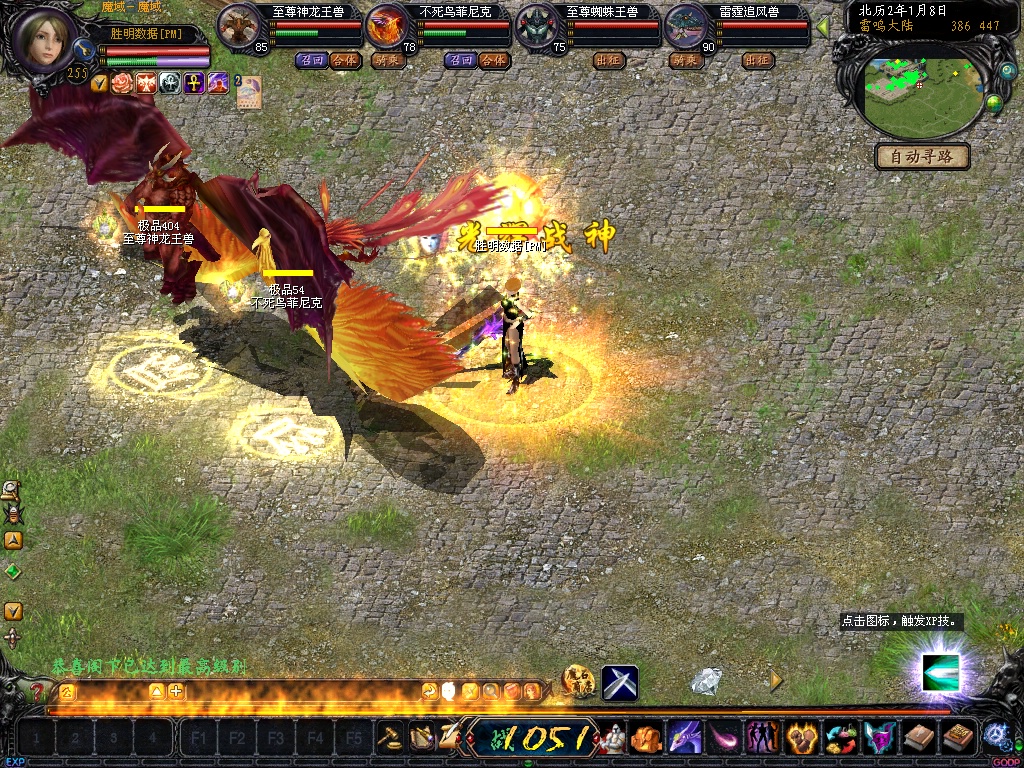Image resolution: width=1024 pixels, height=768 pixels.
Task: Open the red question mark help button
Action: coord(38,691)
